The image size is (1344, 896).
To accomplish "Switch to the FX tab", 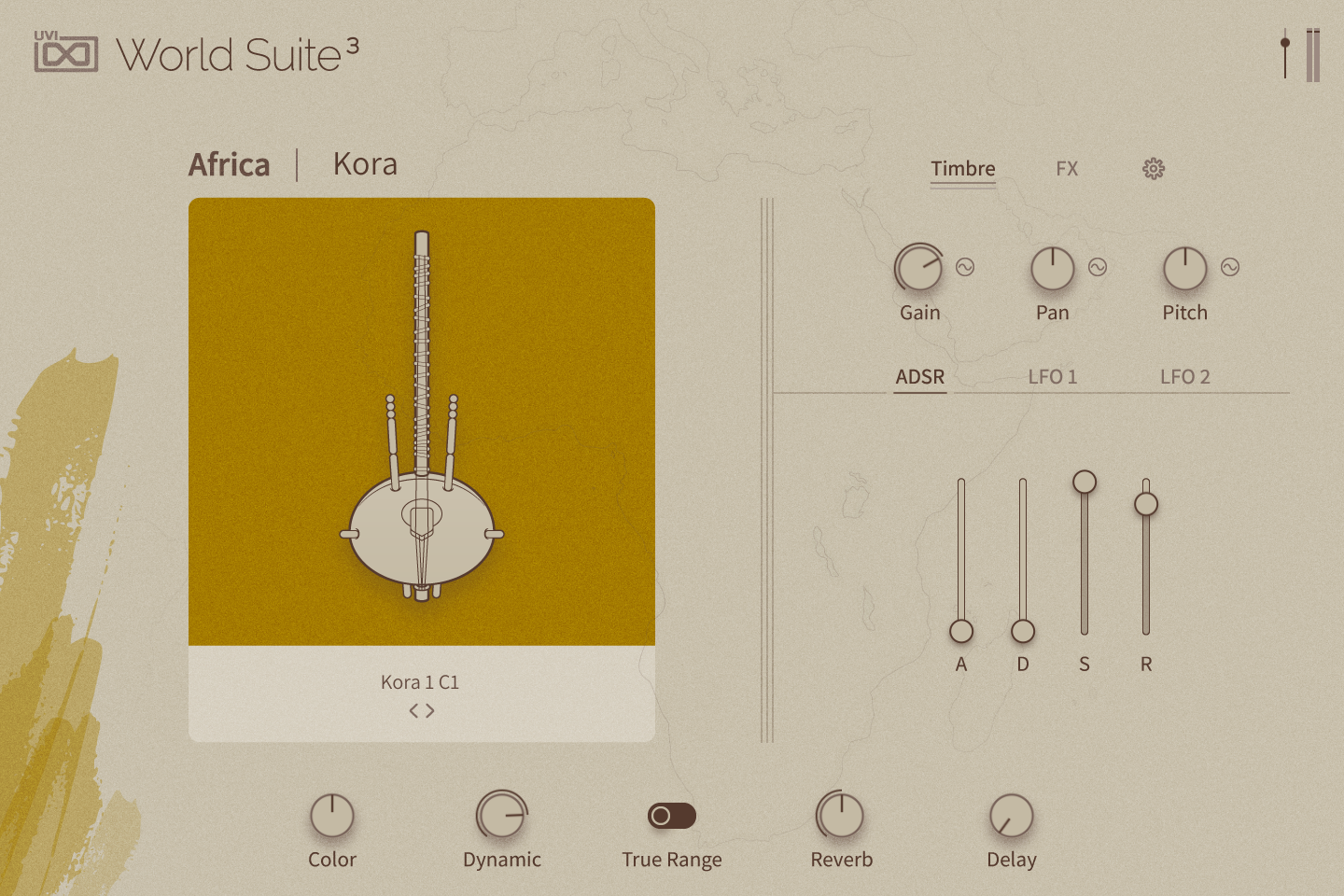I will 1067,169.
